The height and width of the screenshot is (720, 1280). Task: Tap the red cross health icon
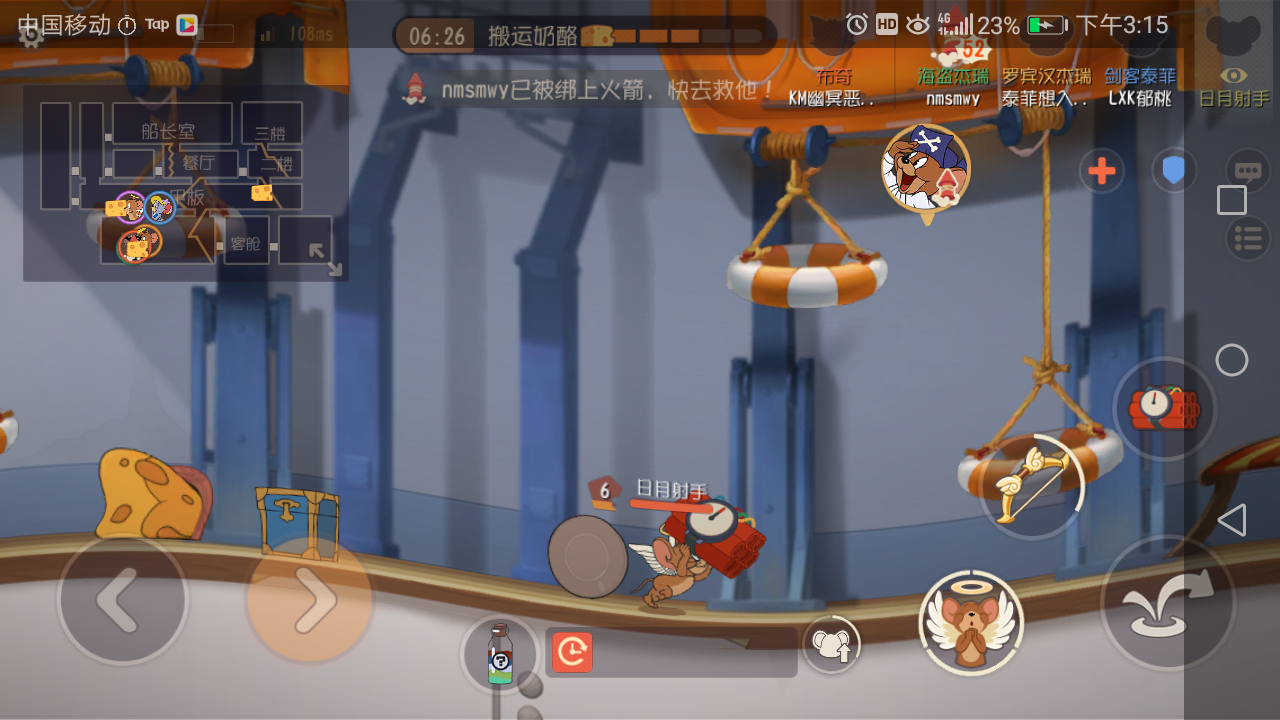coord(1101,170)
